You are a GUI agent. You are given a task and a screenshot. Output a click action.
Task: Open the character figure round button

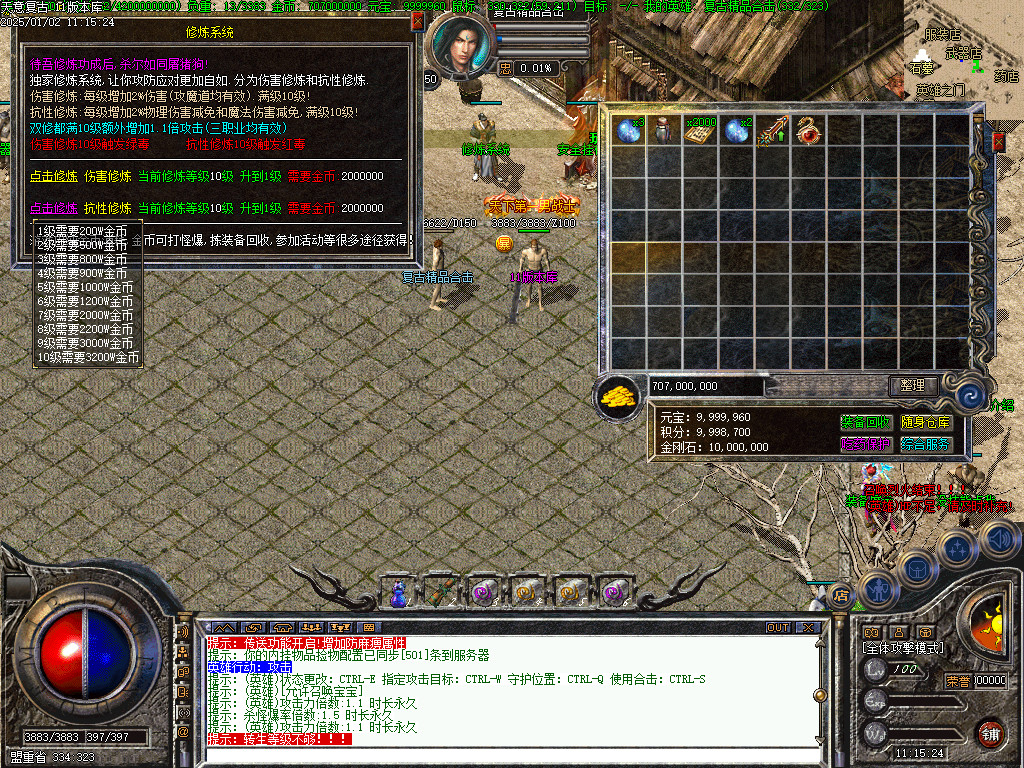click(x=879, y=590)
